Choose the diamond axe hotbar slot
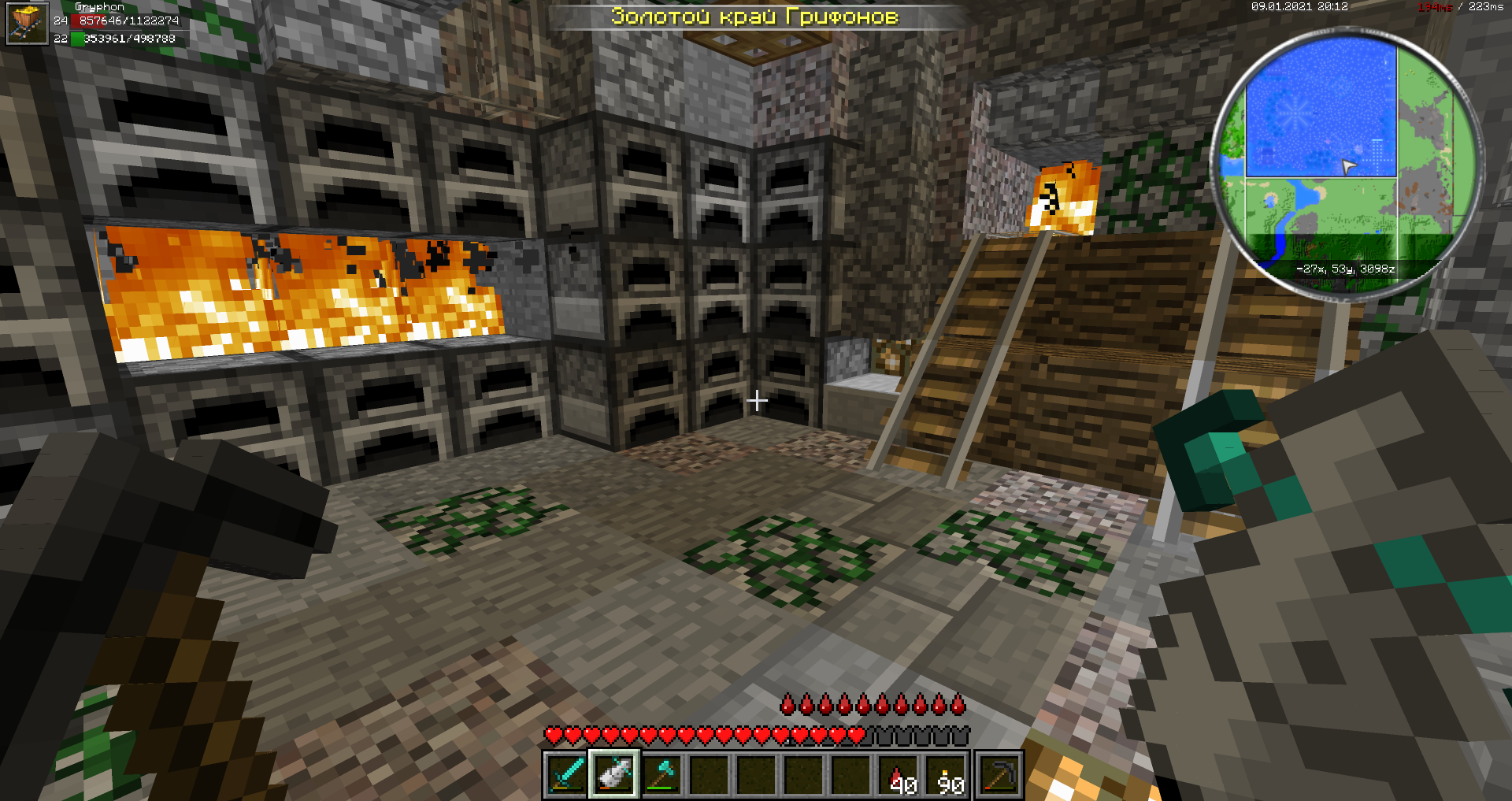 [x=661, y=774]
